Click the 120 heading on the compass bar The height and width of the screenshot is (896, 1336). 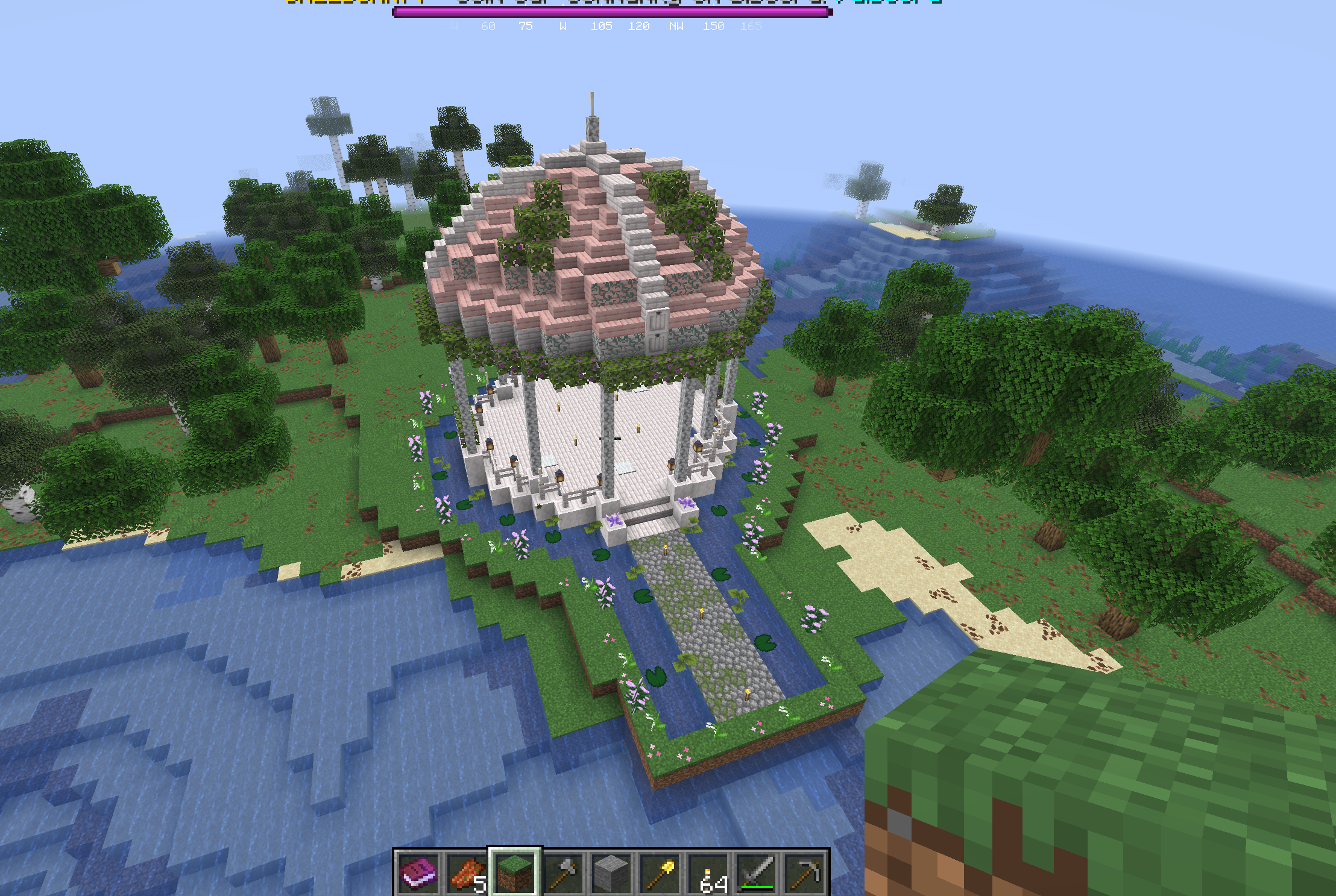point(639,26)
